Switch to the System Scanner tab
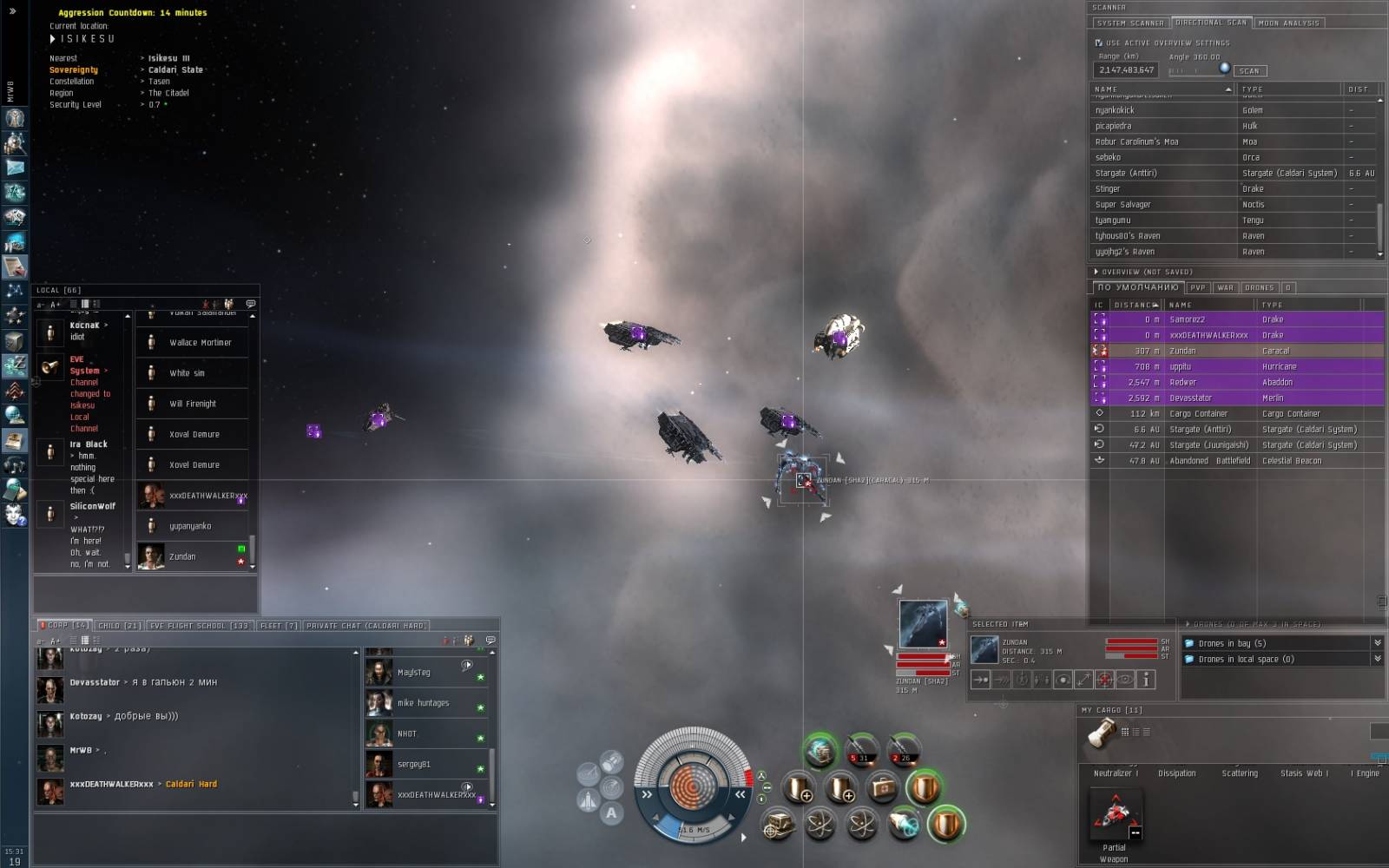Image resolution: width=1389 pixels, height=868 pixels. [1129, 23]
